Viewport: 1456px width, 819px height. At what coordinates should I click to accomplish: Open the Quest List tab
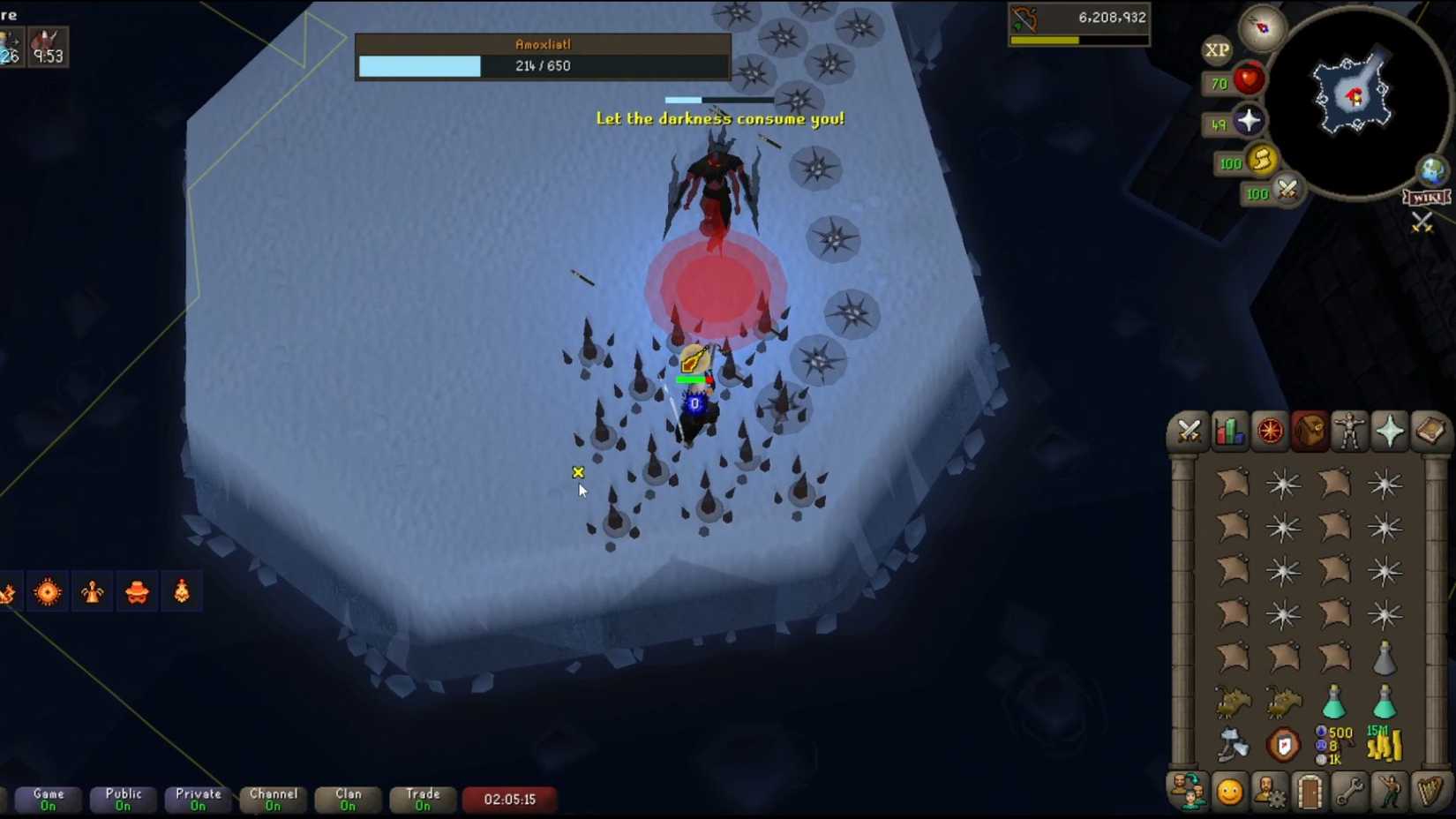pyautogui.click(x=1271, y=432)
